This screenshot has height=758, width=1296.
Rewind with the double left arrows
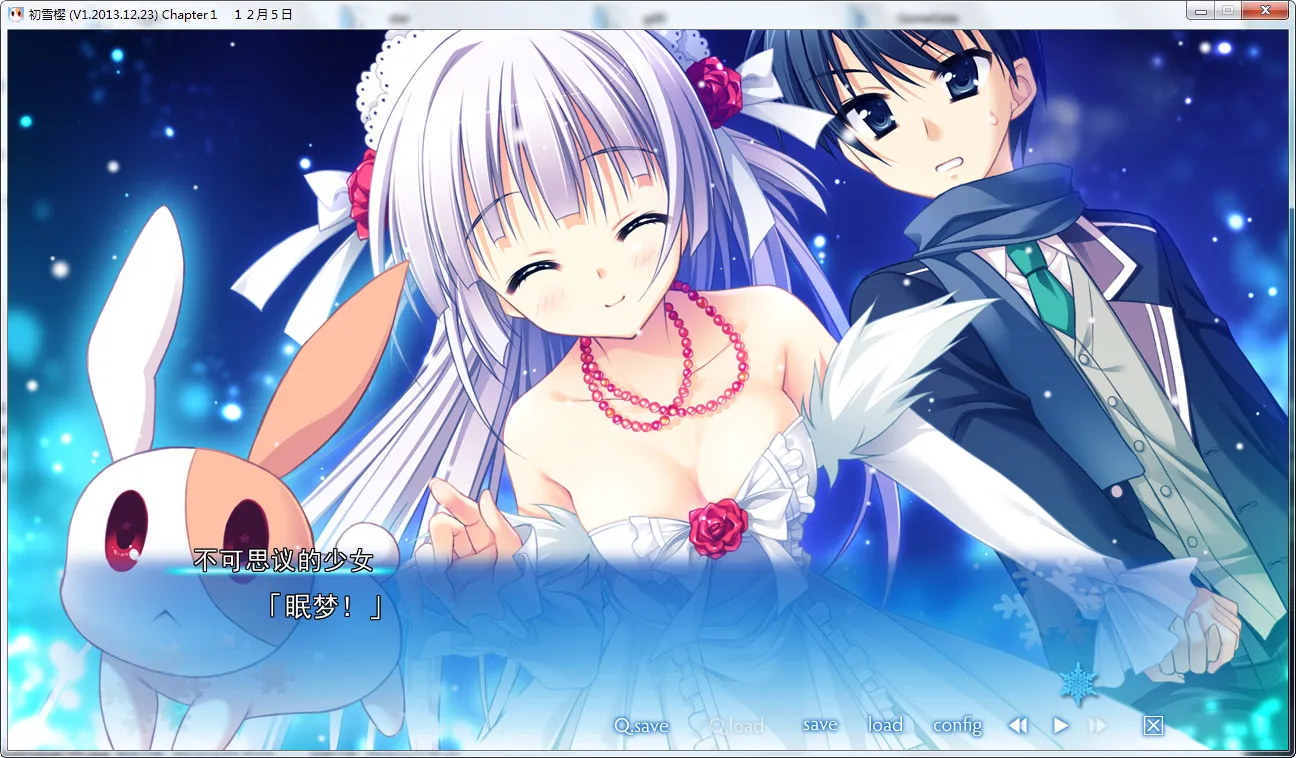point(1018,726)
